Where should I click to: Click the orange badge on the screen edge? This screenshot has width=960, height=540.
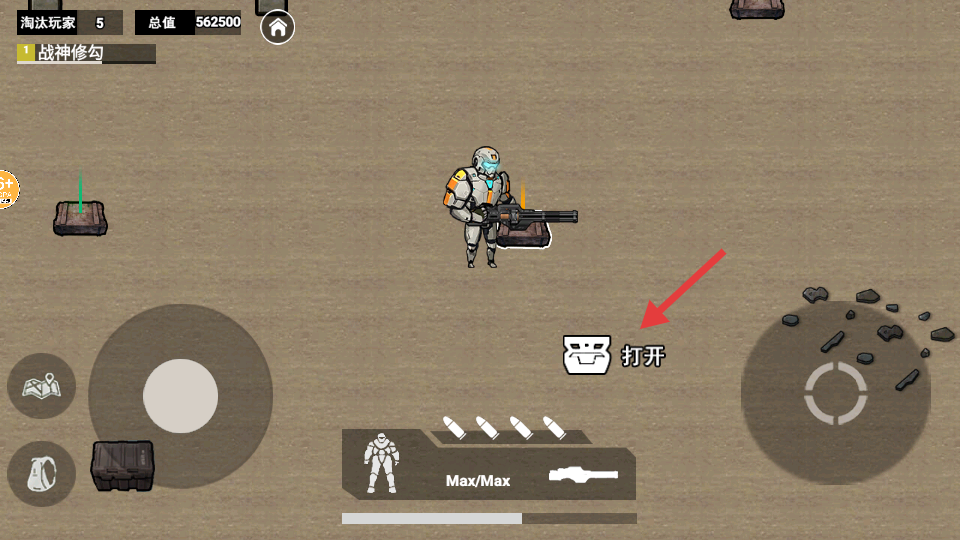(6, 188)
